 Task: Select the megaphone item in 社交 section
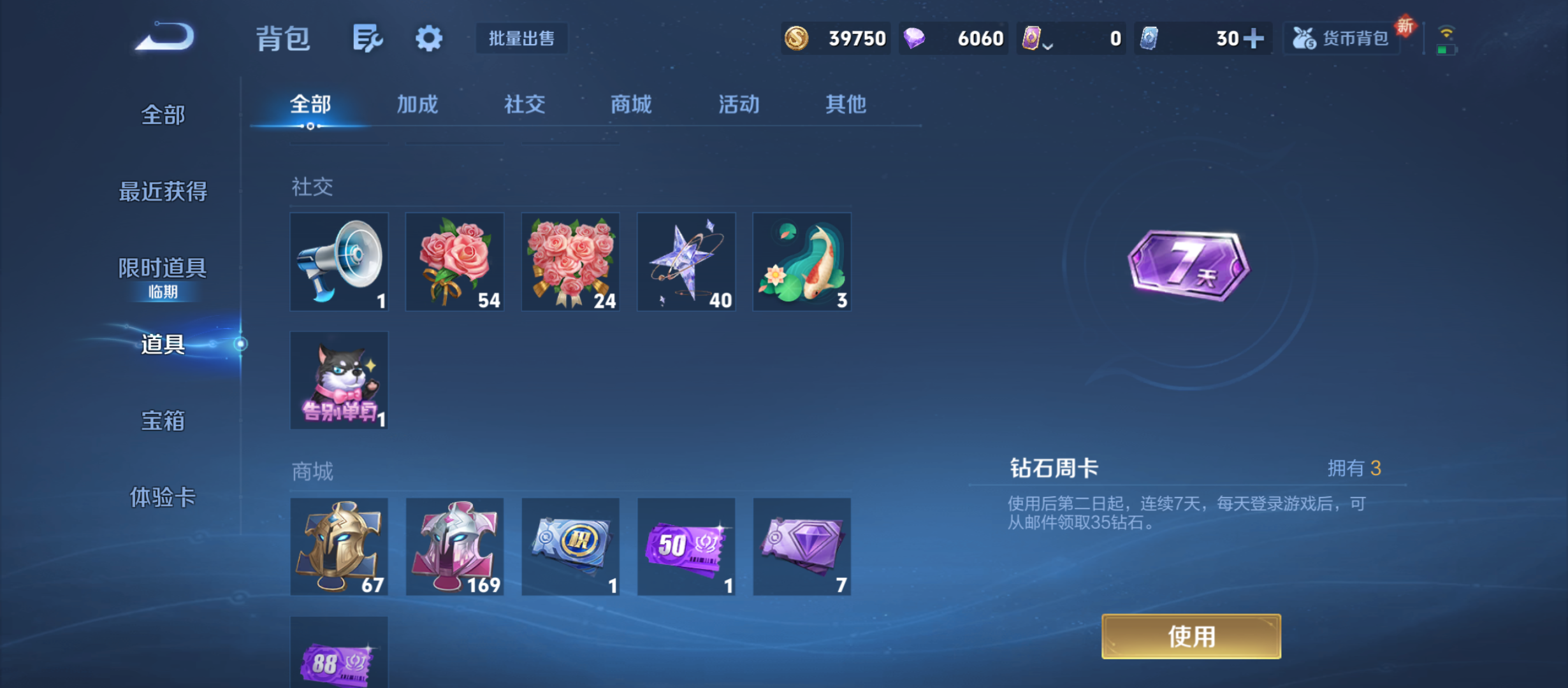338,261
